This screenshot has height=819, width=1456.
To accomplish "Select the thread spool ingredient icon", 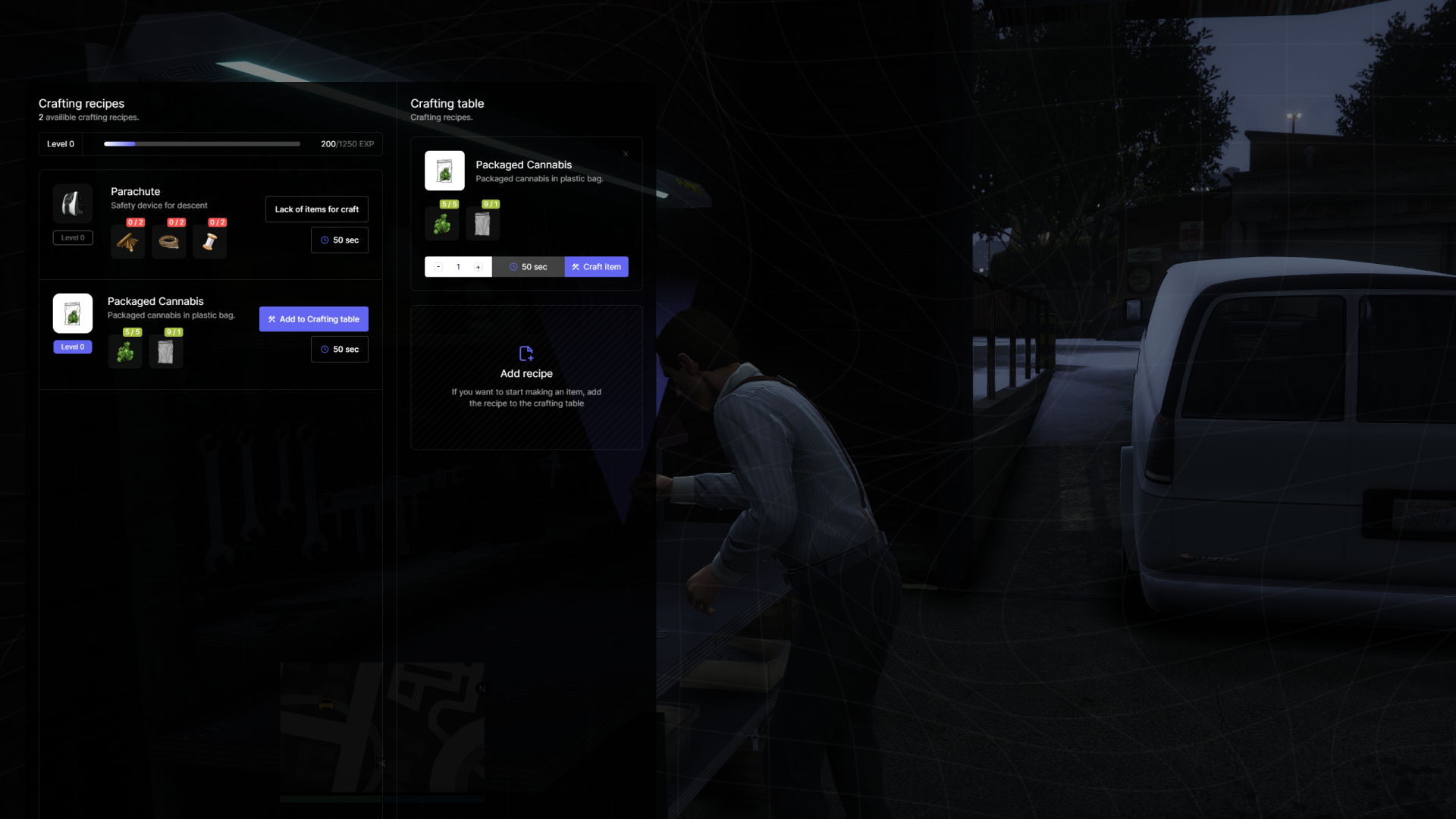I will [209, 241].
